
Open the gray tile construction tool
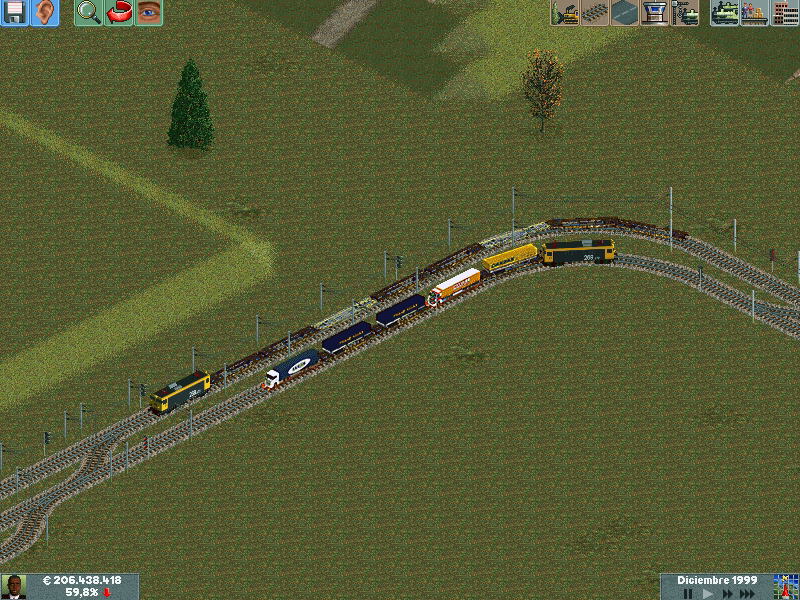pos(625,13)
